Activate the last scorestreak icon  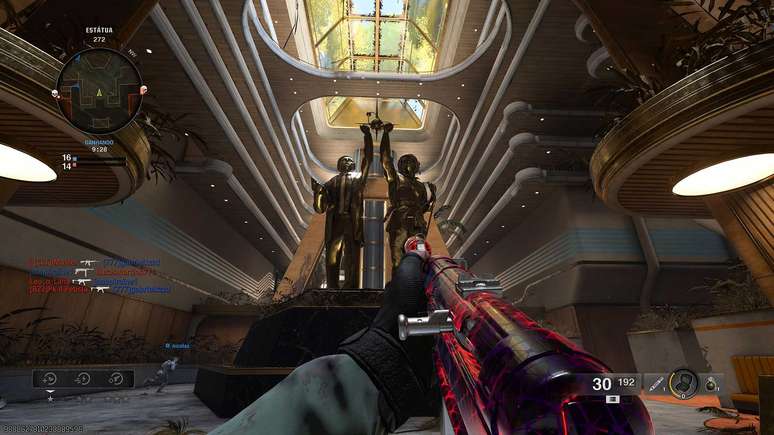[x=115, y=378]
